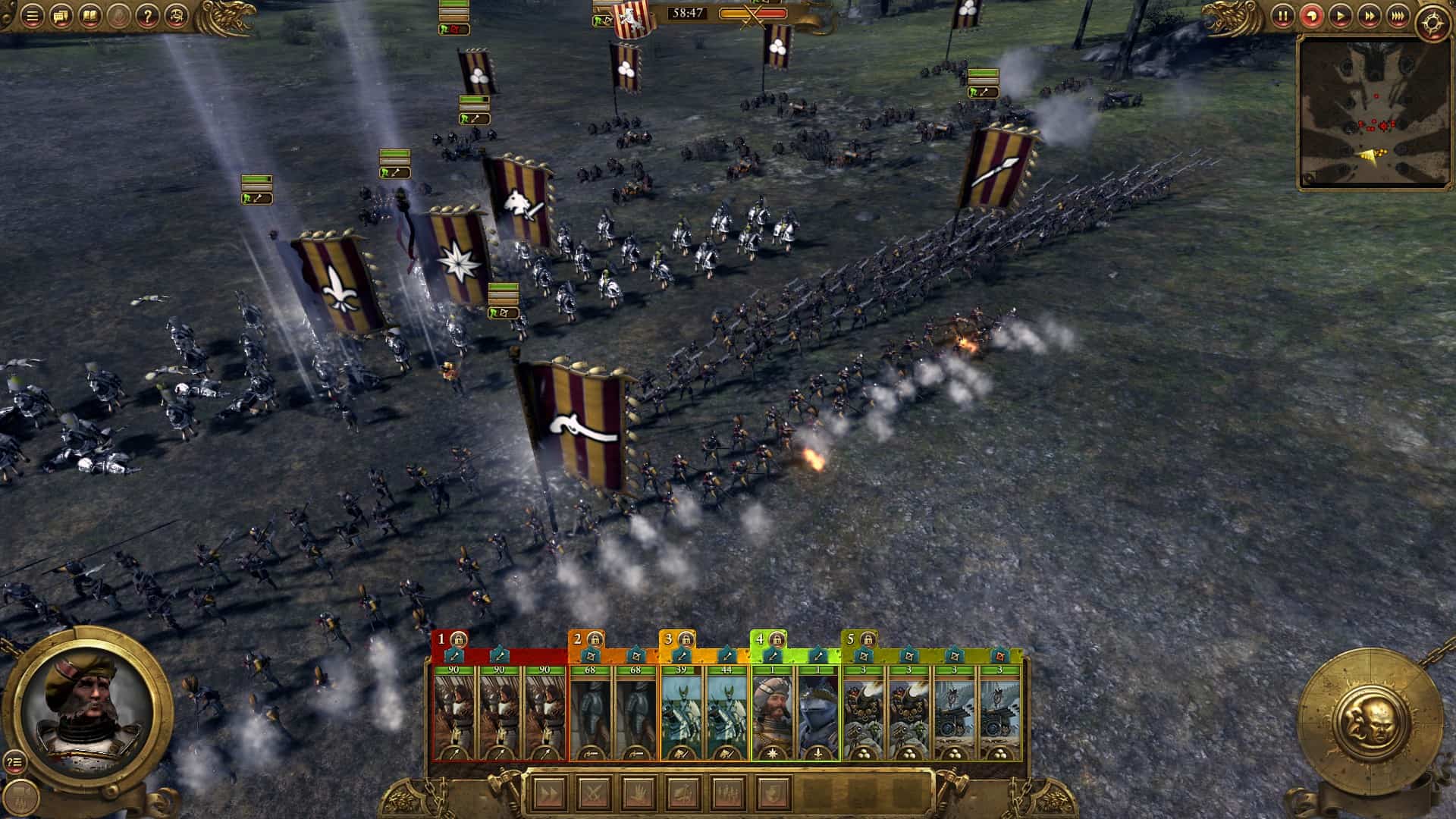Set battle to normal play speed
Image resolution: width=1456 pixels, height=819 pixels.
[x=1340, y=16]
